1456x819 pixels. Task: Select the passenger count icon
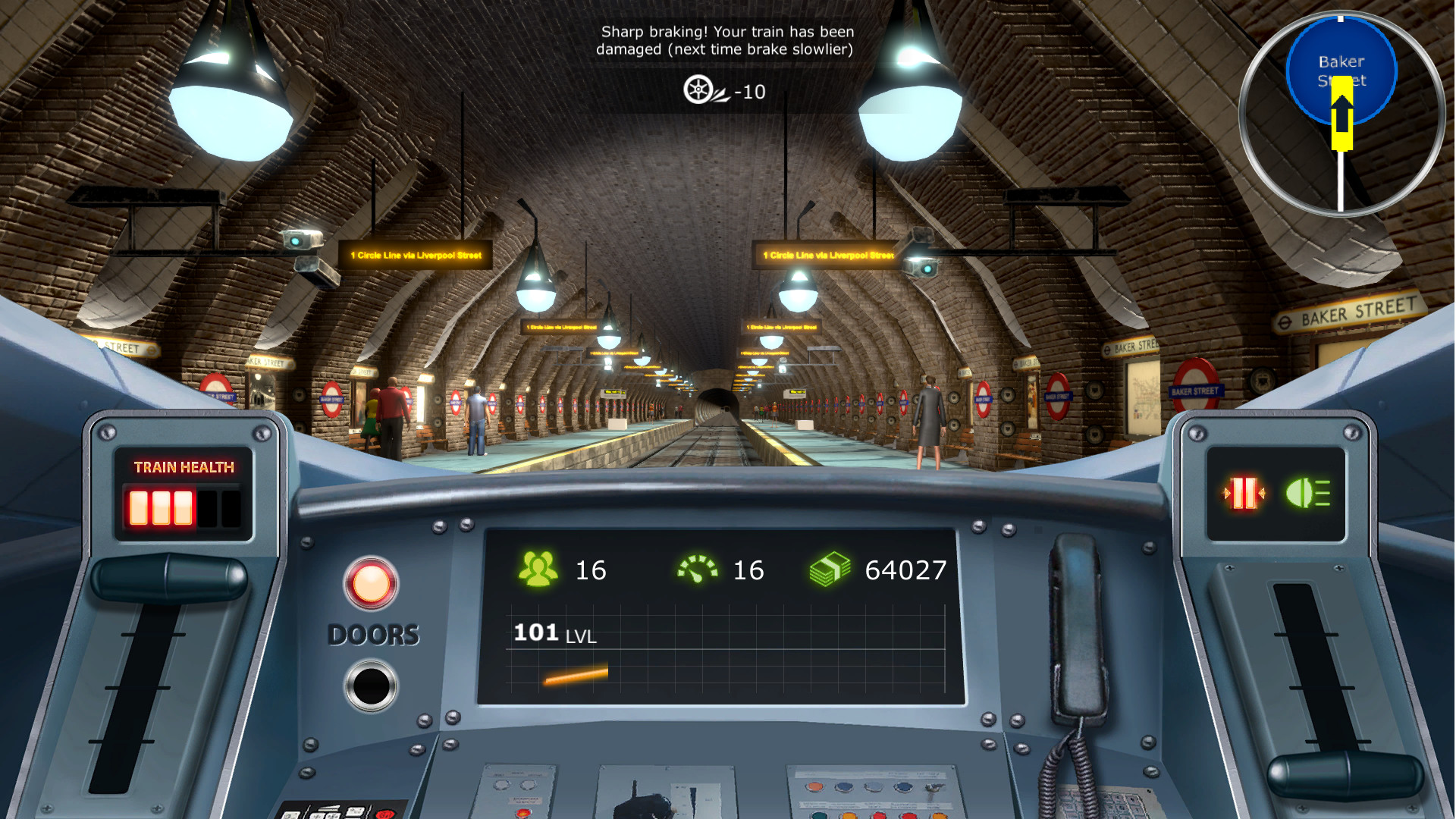(540, 569)
